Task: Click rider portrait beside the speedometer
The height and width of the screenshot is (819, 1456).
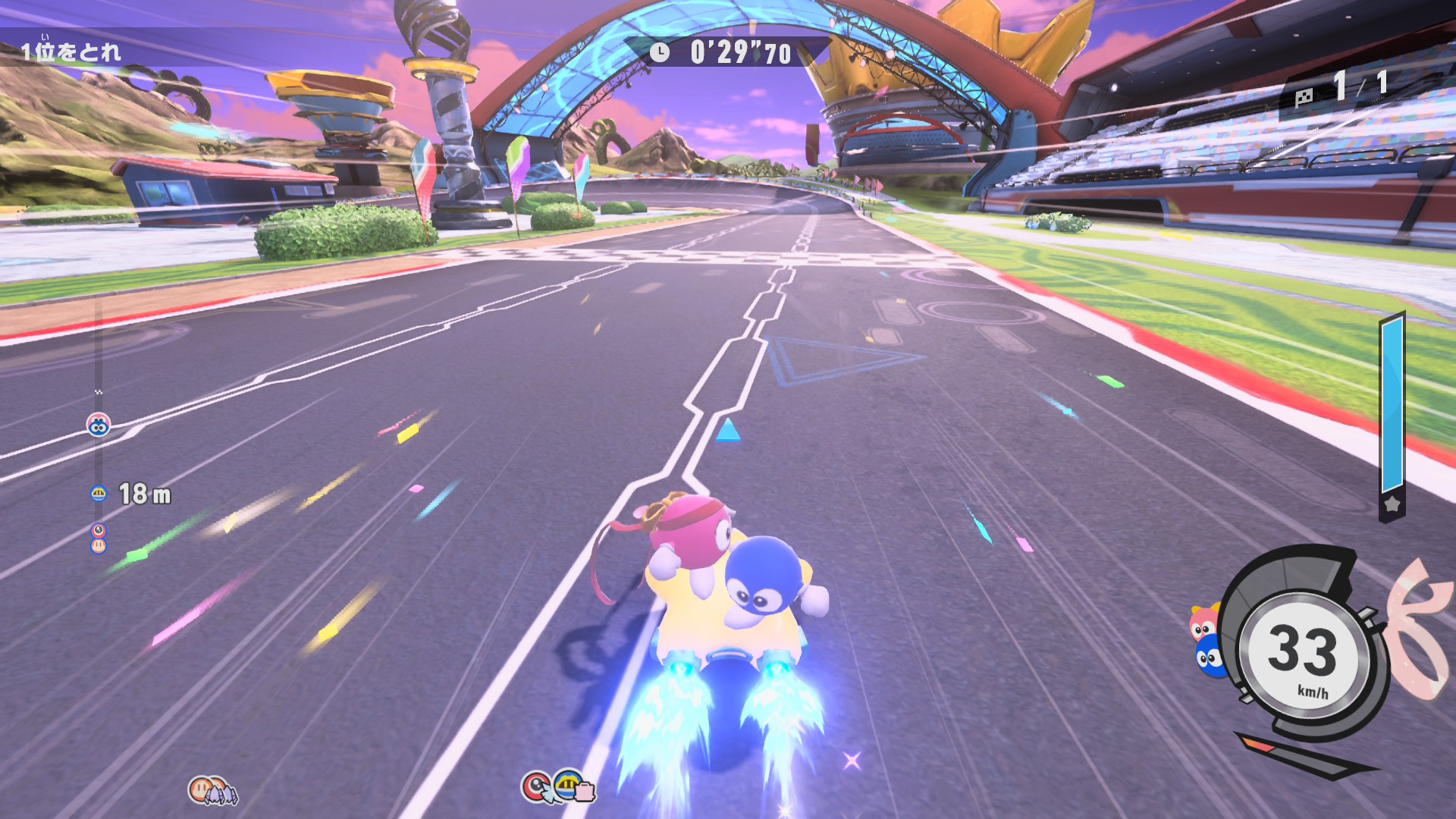Action: (x=1206, y=641)
